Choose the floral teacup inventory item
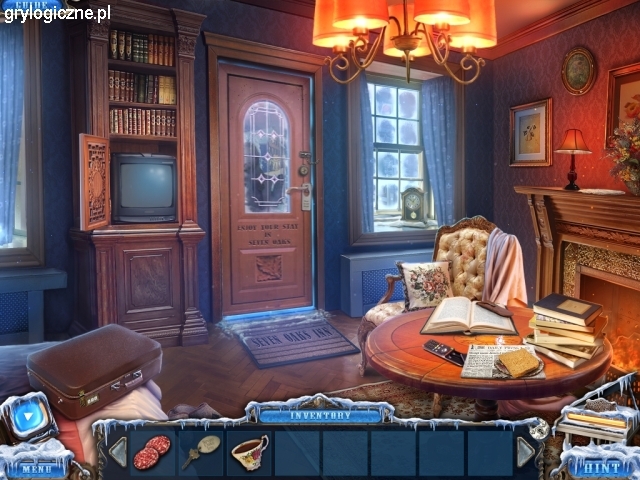Screen dimensions: 640x480 249,452
